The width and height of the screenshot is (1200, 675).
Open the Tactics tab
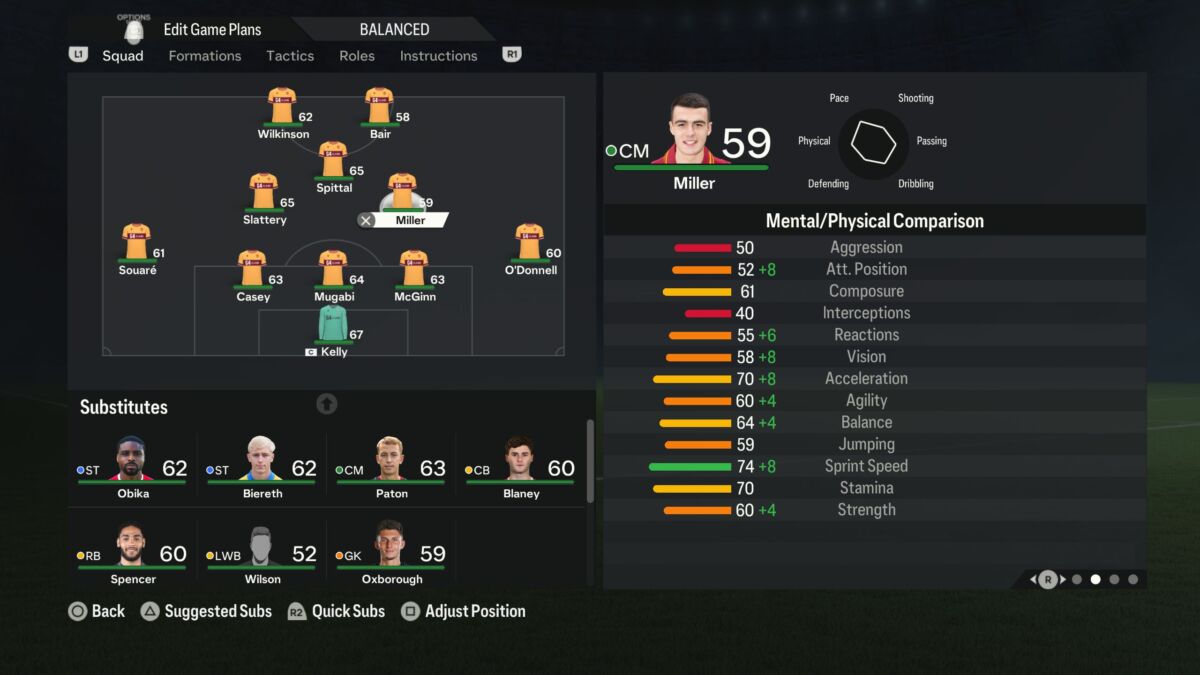[x=290, y=56]
